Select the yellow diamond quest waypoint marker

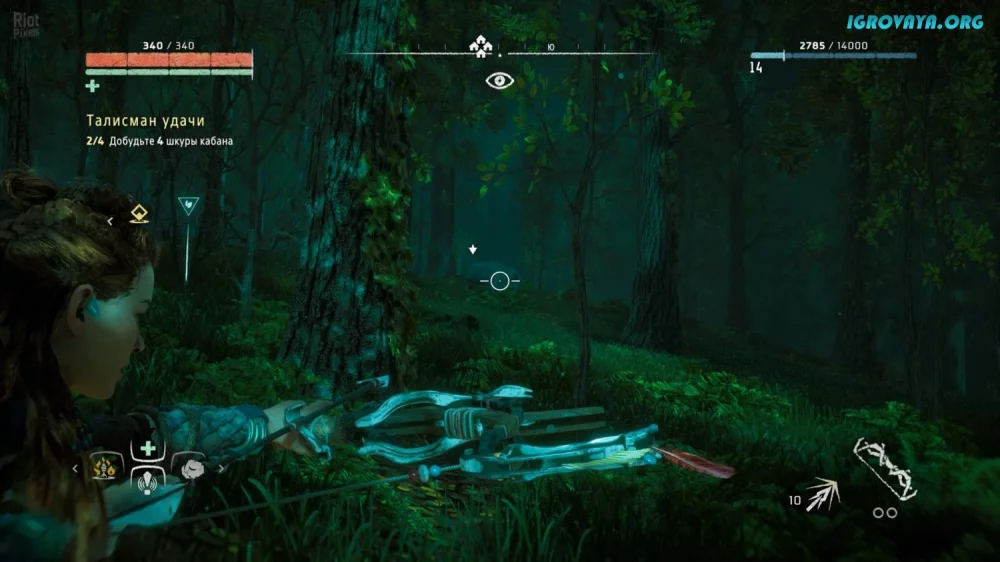(139, 215)
